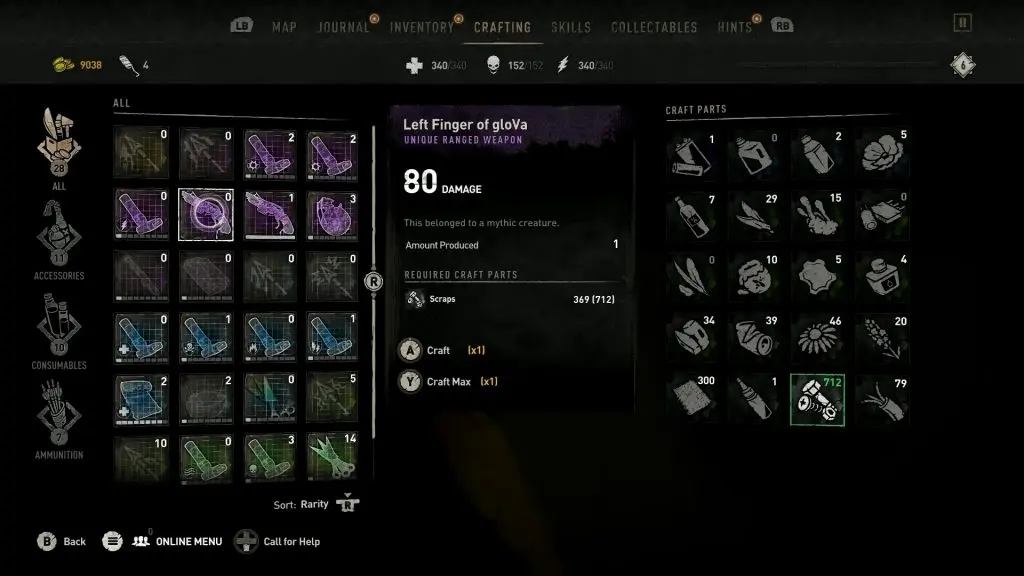Choose the Craft Max option

447,381
